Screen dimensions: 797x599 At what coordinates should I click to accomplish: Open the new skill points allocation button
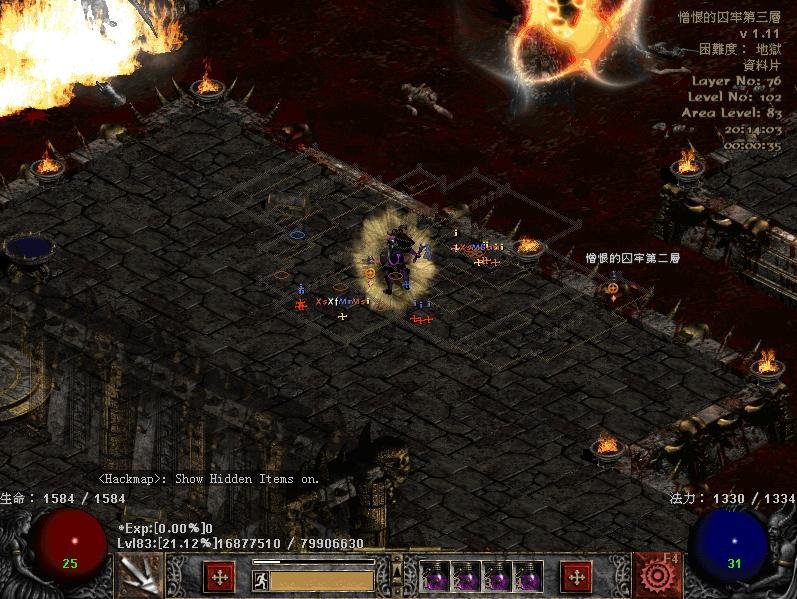point(575,577)
